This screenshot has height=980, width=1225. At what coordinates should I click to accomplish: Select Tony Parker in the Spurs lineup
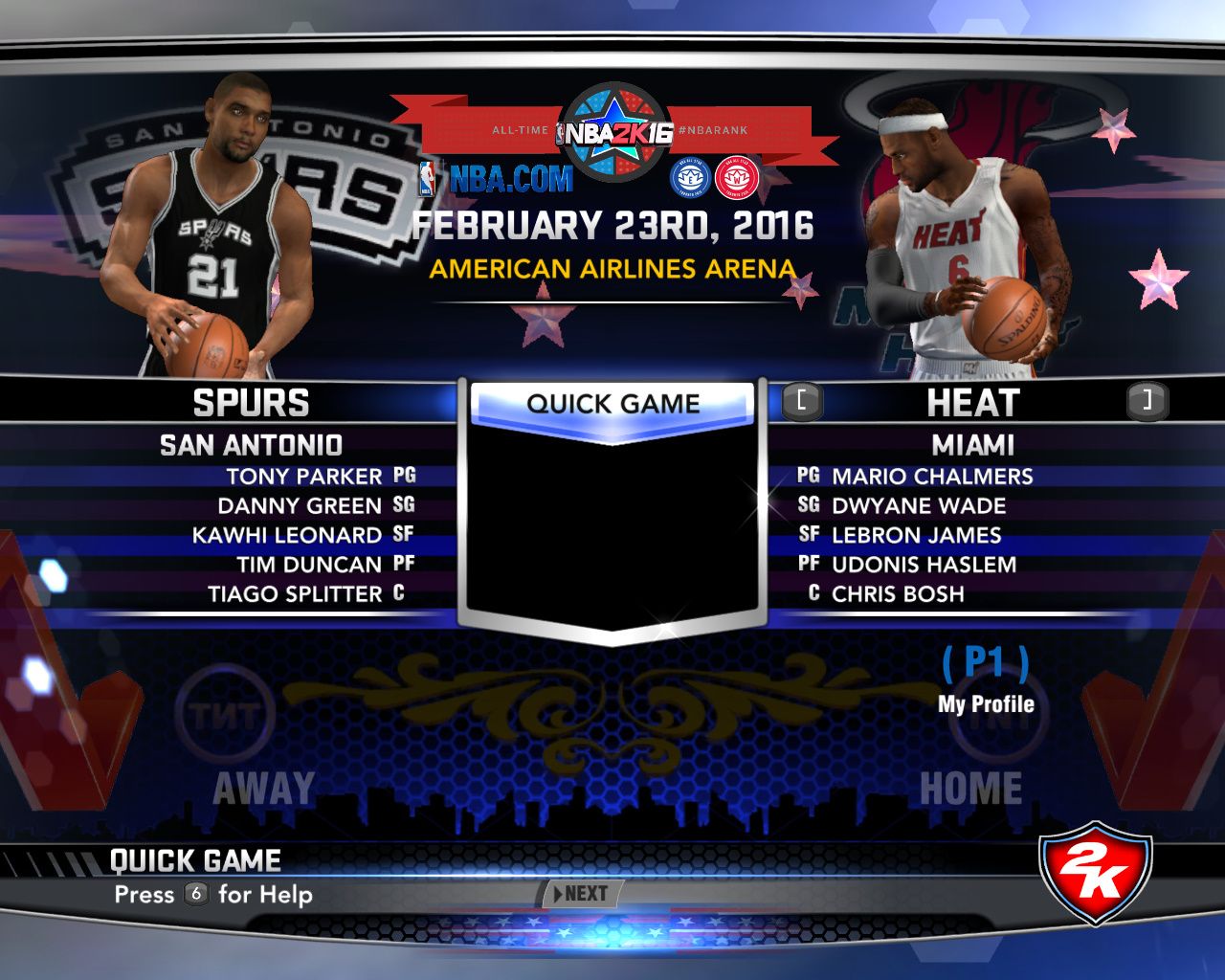pos(303,477)
